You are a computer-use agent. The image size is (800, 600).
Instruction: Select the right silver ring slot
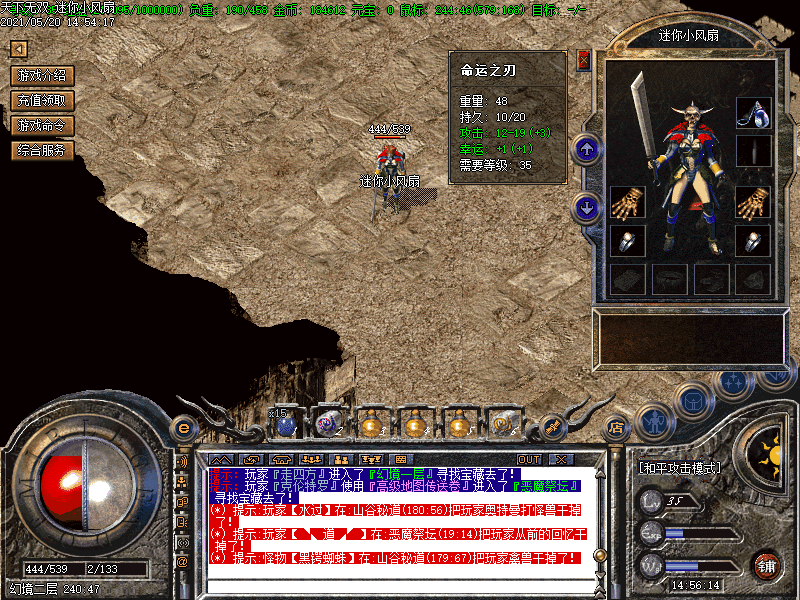pyautogui.click(x=753, y=241)
